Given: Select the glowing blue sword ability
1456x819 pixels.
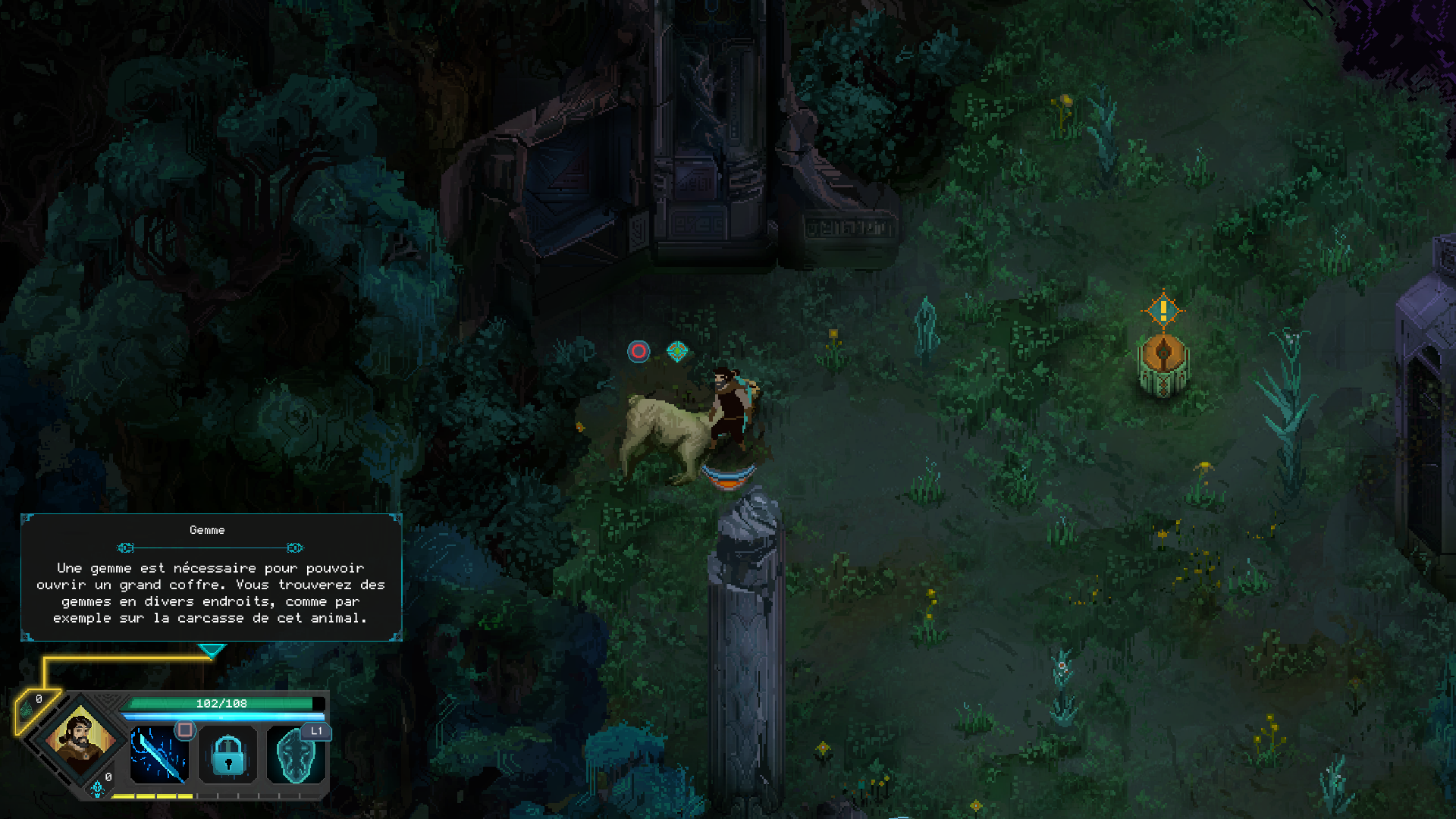Looking at the screenshot, I should tap(159, 755).
